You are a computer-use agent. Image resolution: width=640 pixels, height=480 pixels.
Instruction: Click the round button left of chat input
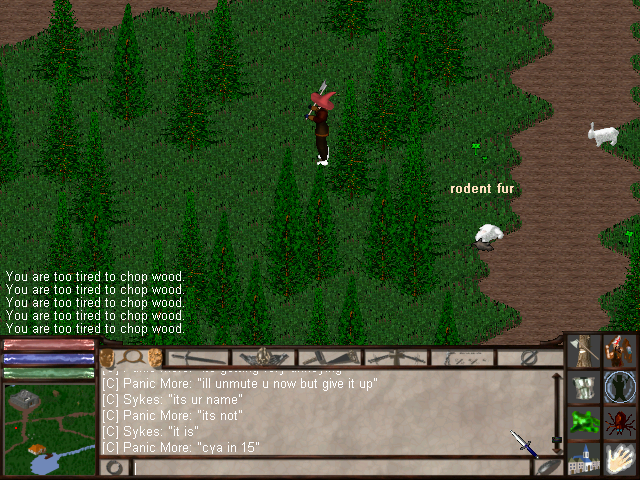click(115, 467)
